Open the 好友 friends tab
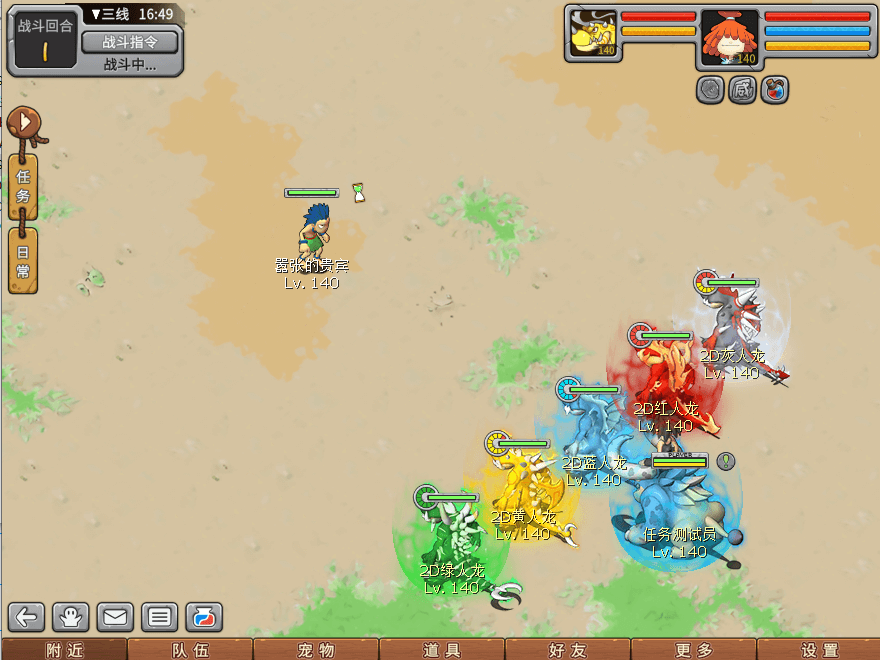The width and height of the screenshot is (880, 660). tap(566, 650)
